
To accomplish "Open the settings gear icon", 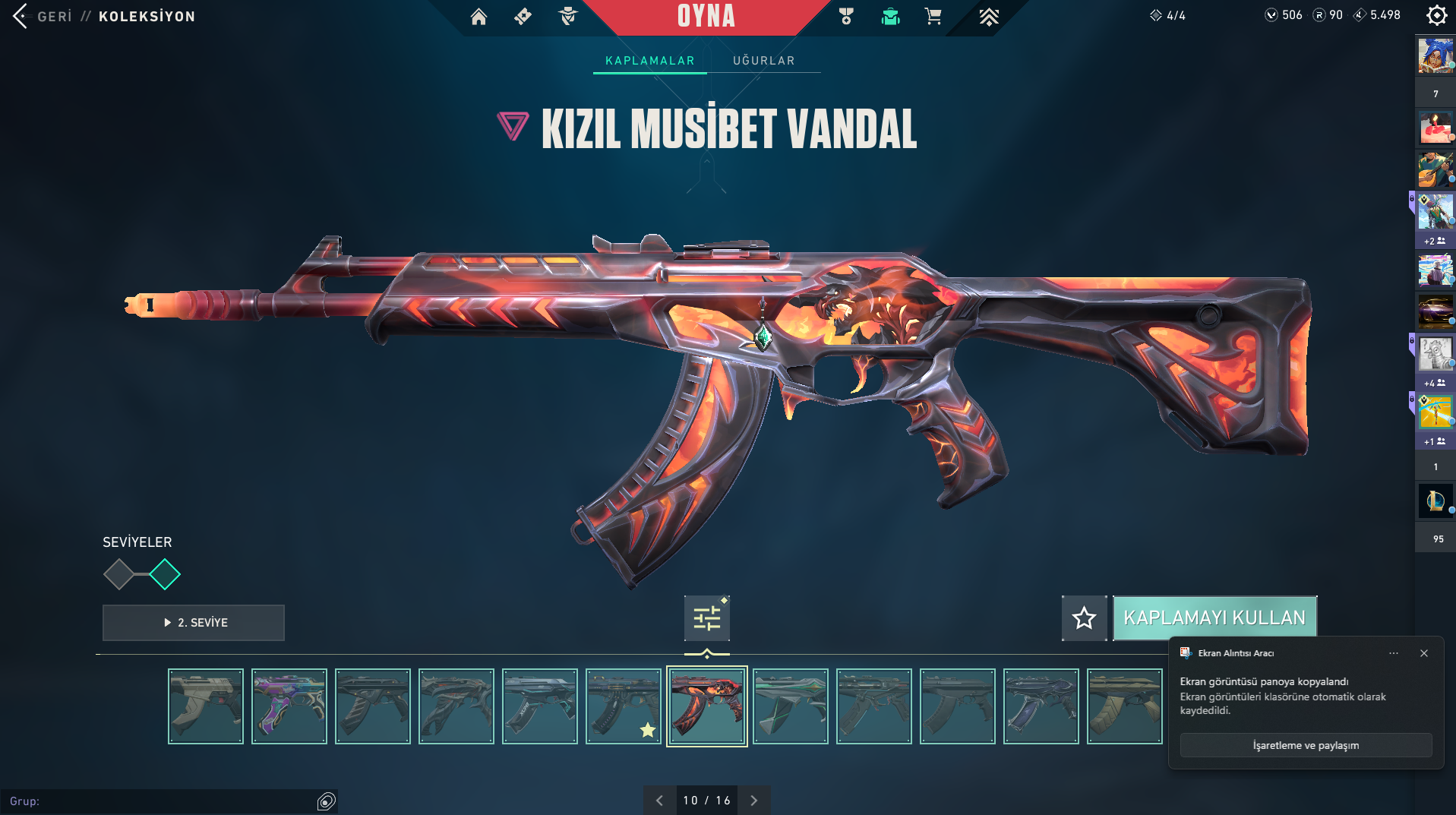I will coord(1436,15).
